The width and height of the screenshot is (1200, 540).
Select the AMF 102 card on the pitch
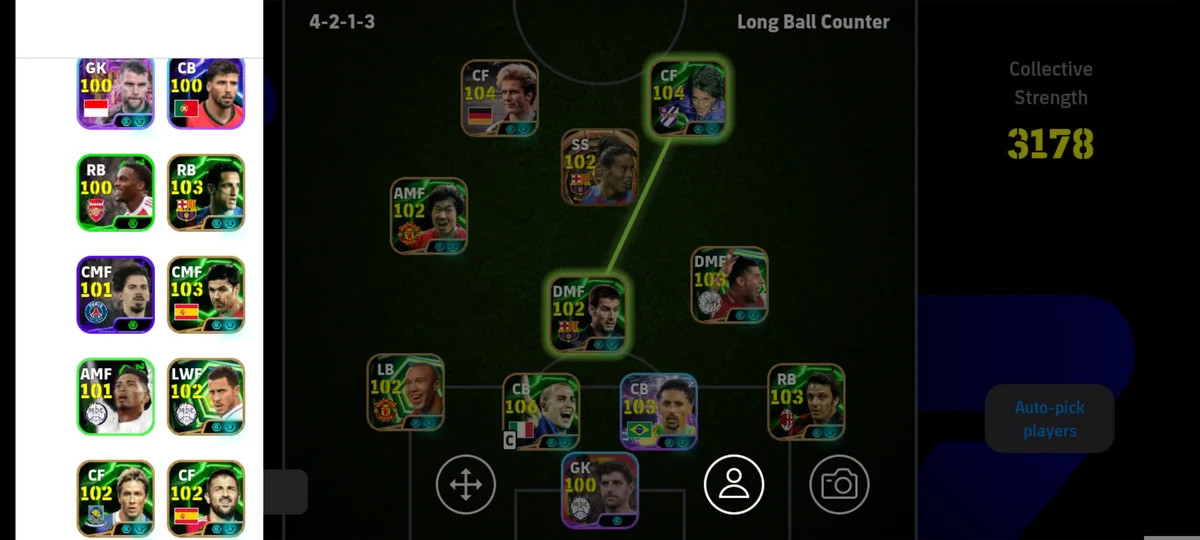(x=429, y=216)
